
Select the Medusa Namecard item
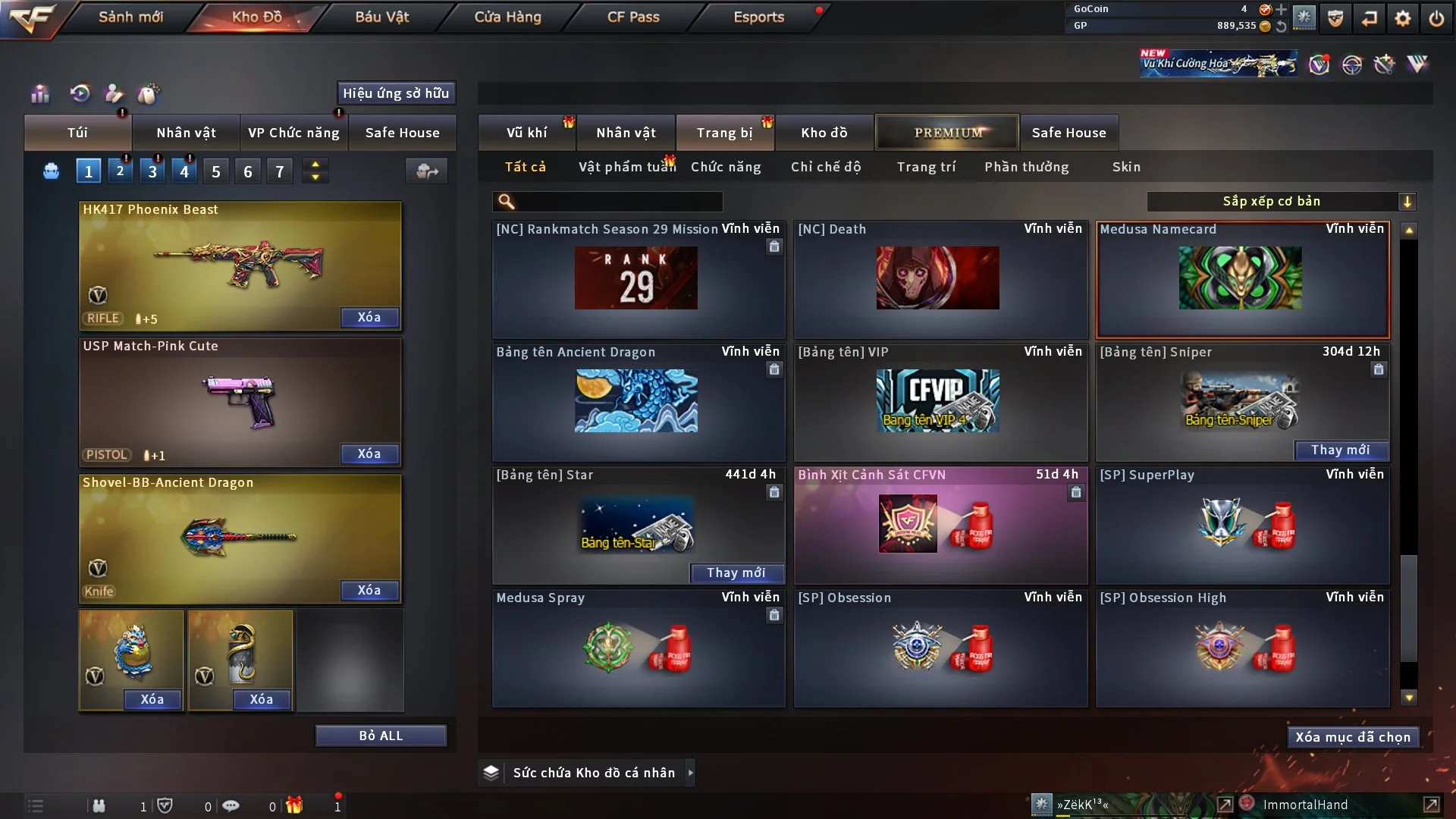[1241, 279]
